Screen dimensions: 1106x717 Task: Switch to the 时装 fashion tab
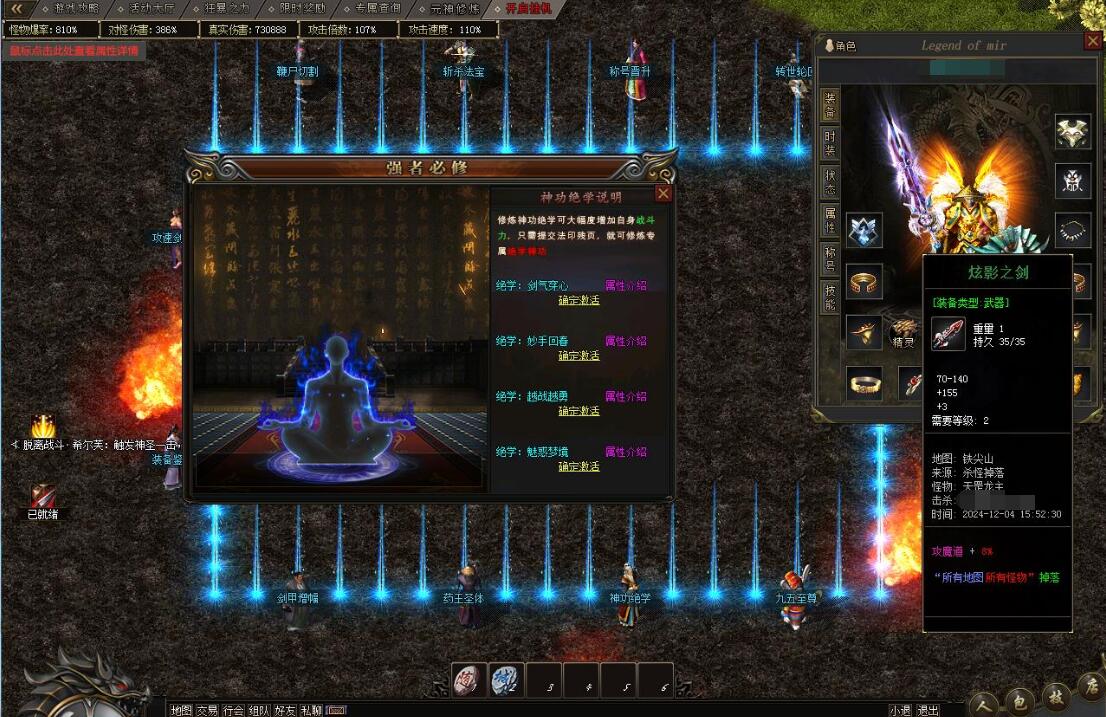tap(830, 142)
